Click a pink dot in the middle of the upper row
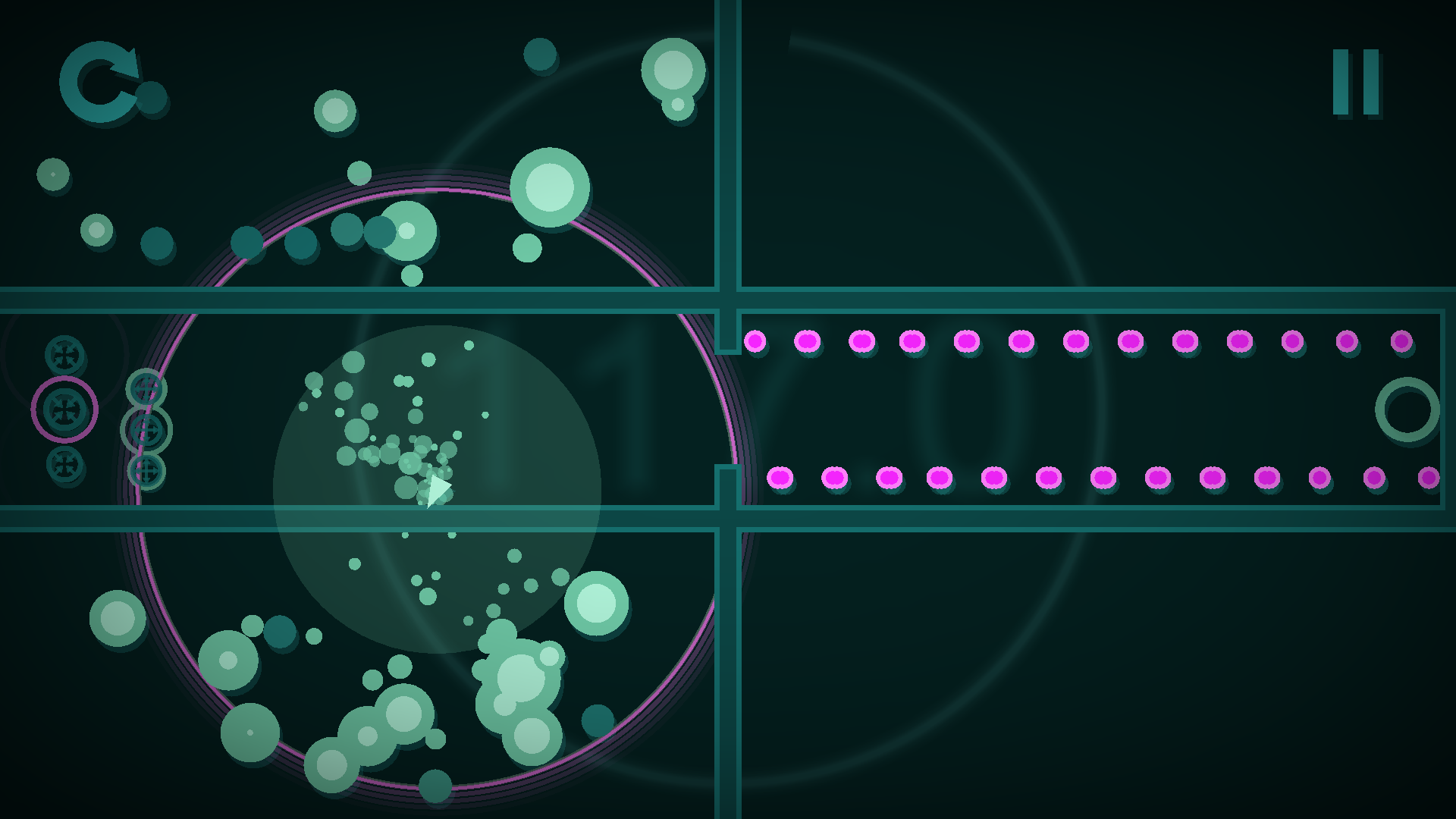Viewport: 1456px width, 819px height. [1077, 342]
